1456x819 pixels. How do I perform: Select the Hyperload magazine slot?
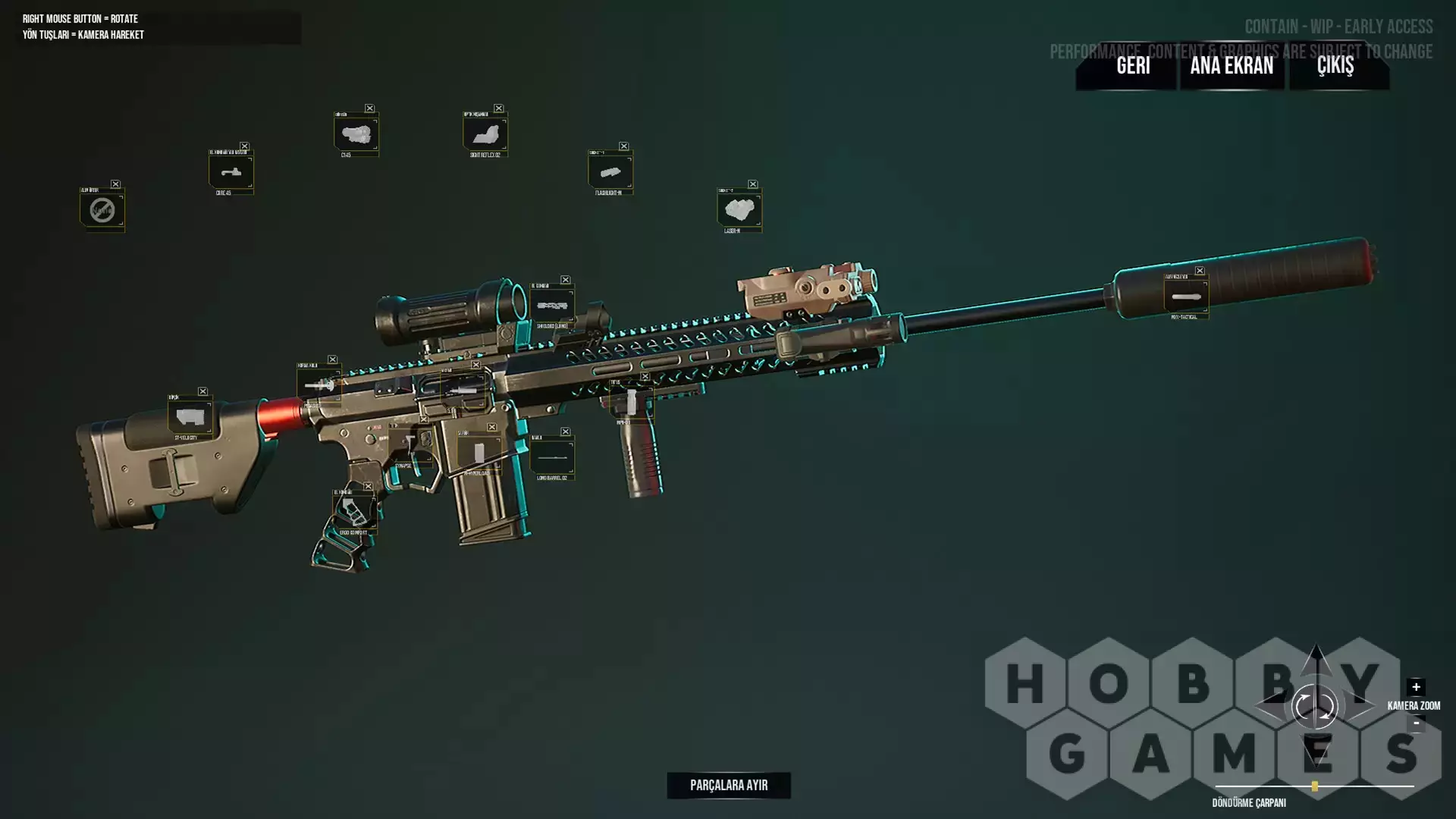pyautogui.click(x=479, y=453)
